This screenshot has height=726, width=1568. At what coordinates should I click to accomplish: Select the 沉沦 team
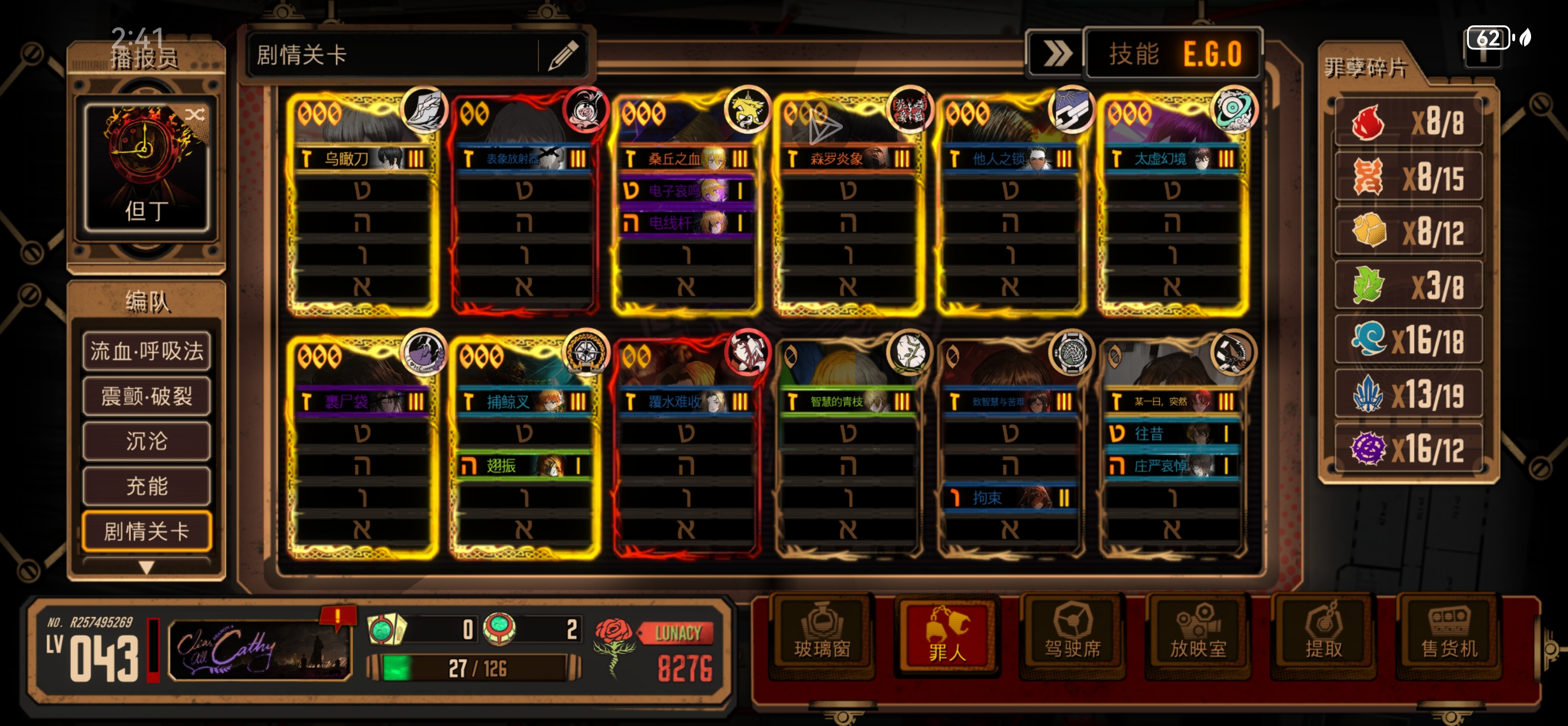[146, 441]
